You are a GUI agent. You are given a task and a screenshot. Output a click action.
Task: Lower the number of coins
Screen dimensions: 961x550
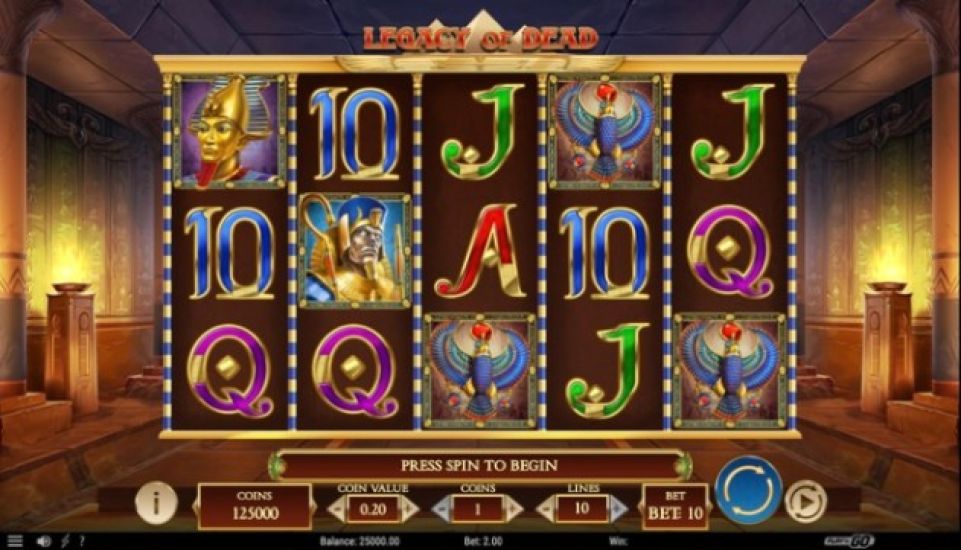click(x=441, y=509)
